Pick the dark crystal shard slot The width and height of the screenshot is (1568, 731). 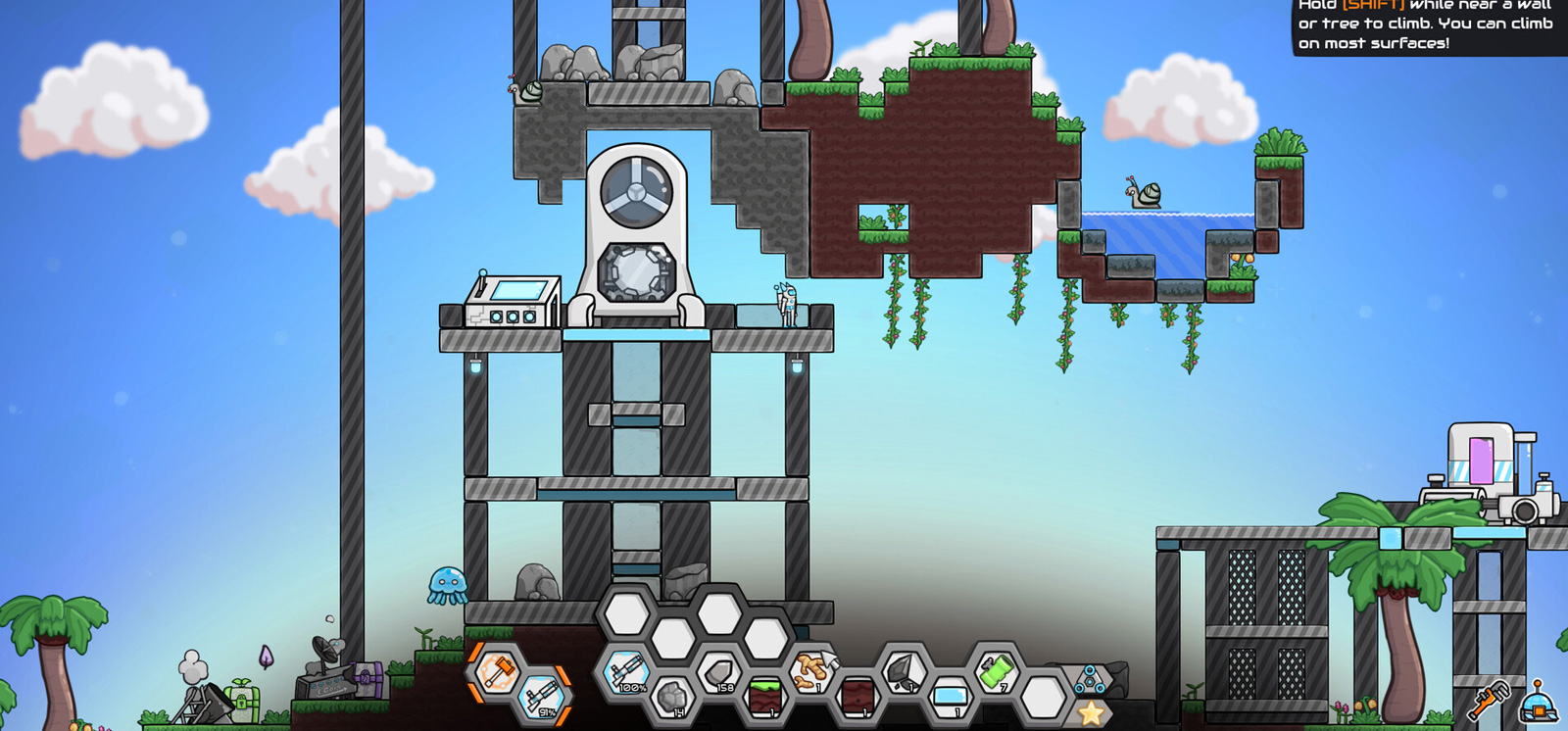[x=903, y=672]
